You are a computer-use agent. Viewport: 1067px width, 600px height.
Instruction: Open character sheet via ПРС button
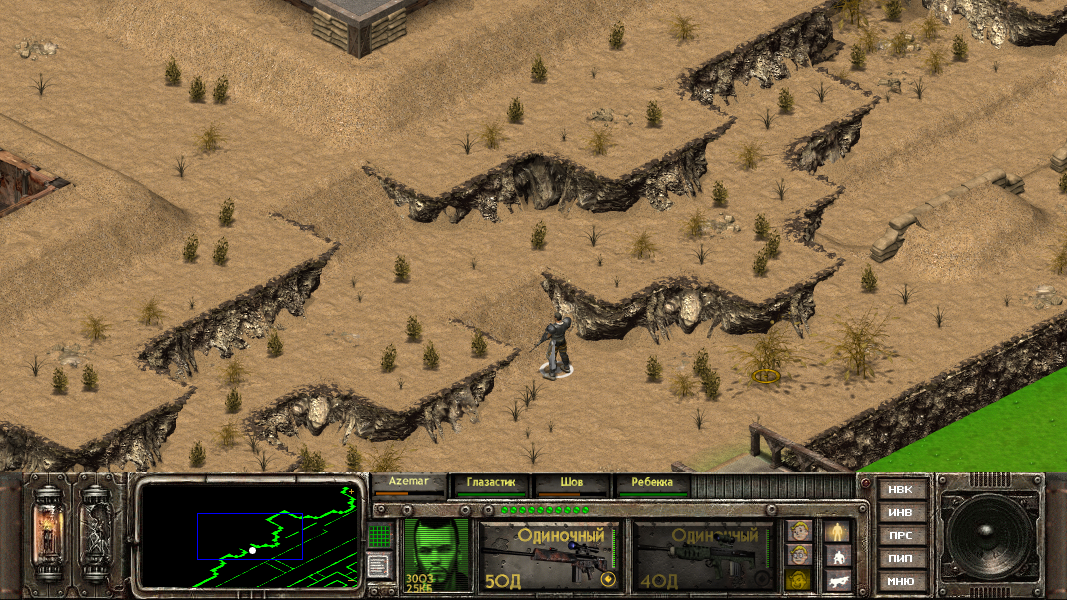900,535
